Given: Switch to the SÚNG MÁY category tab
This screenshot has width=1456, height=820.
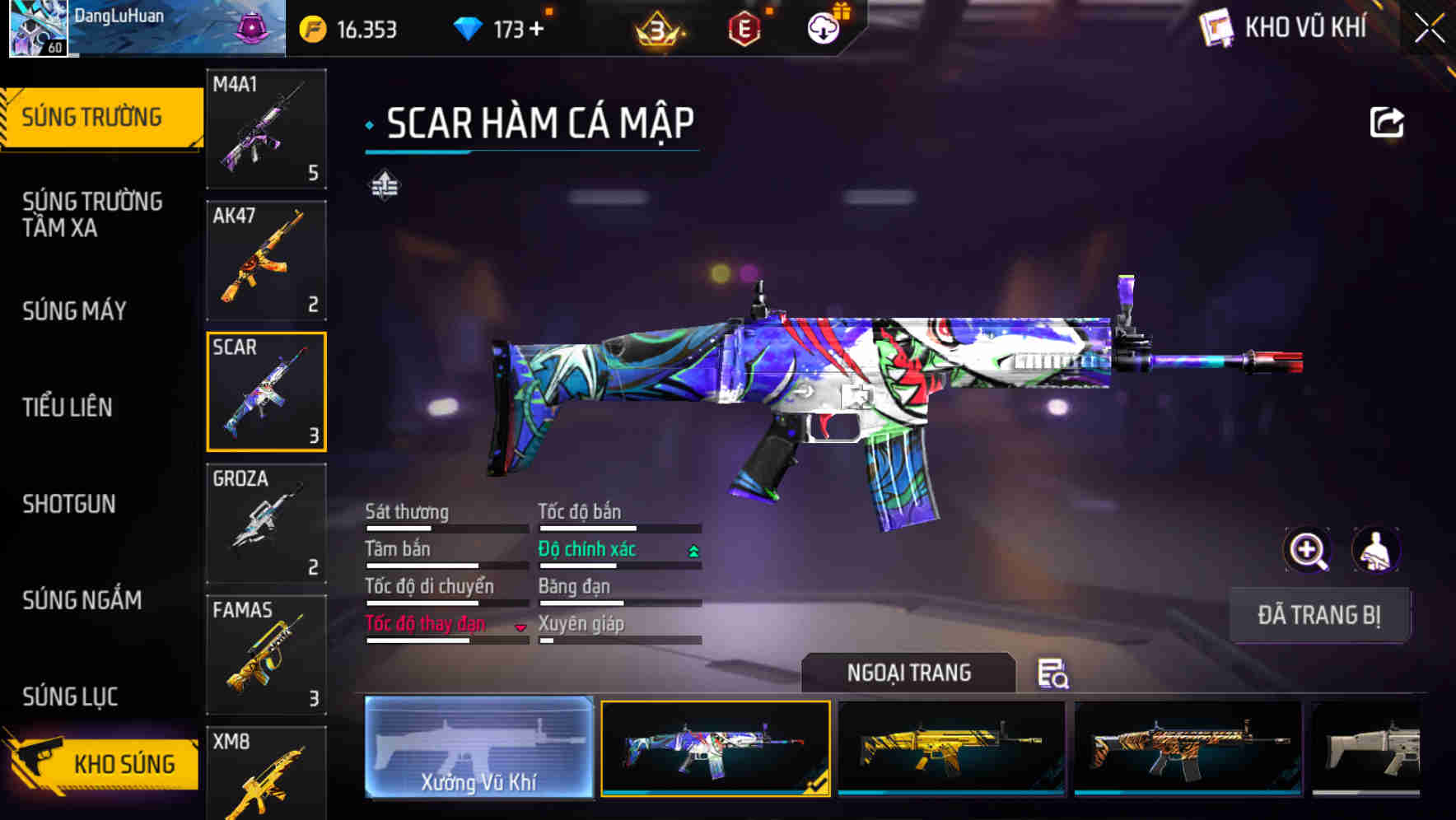Looking at the screenshot, I should (73, 311).
